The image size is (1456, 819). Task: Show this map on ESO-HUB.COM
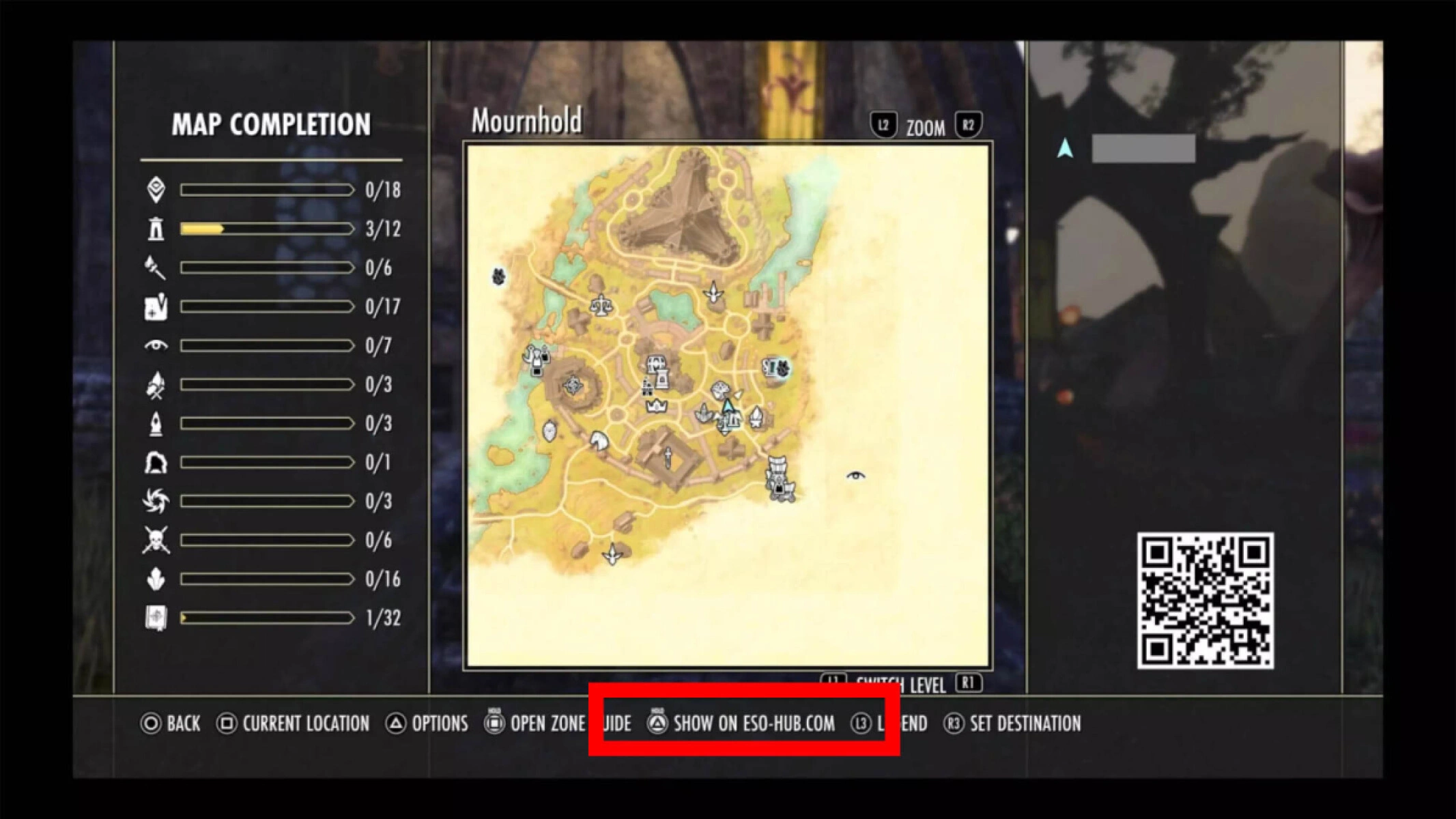752,724
